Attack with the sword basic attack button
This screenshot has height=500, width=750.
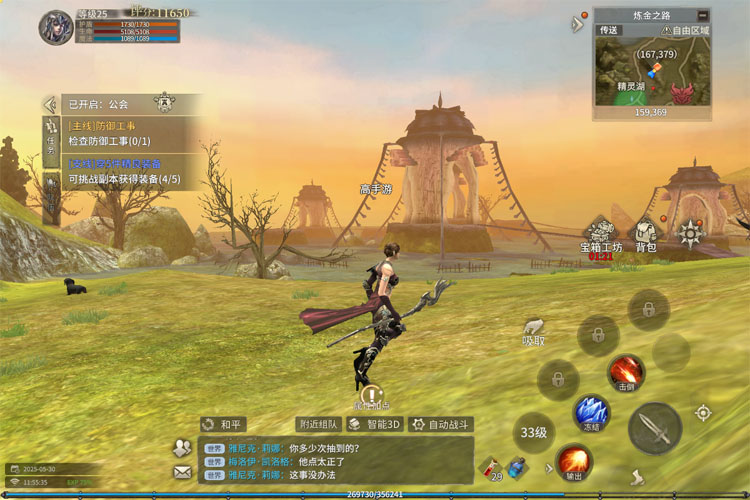[655, 428]
